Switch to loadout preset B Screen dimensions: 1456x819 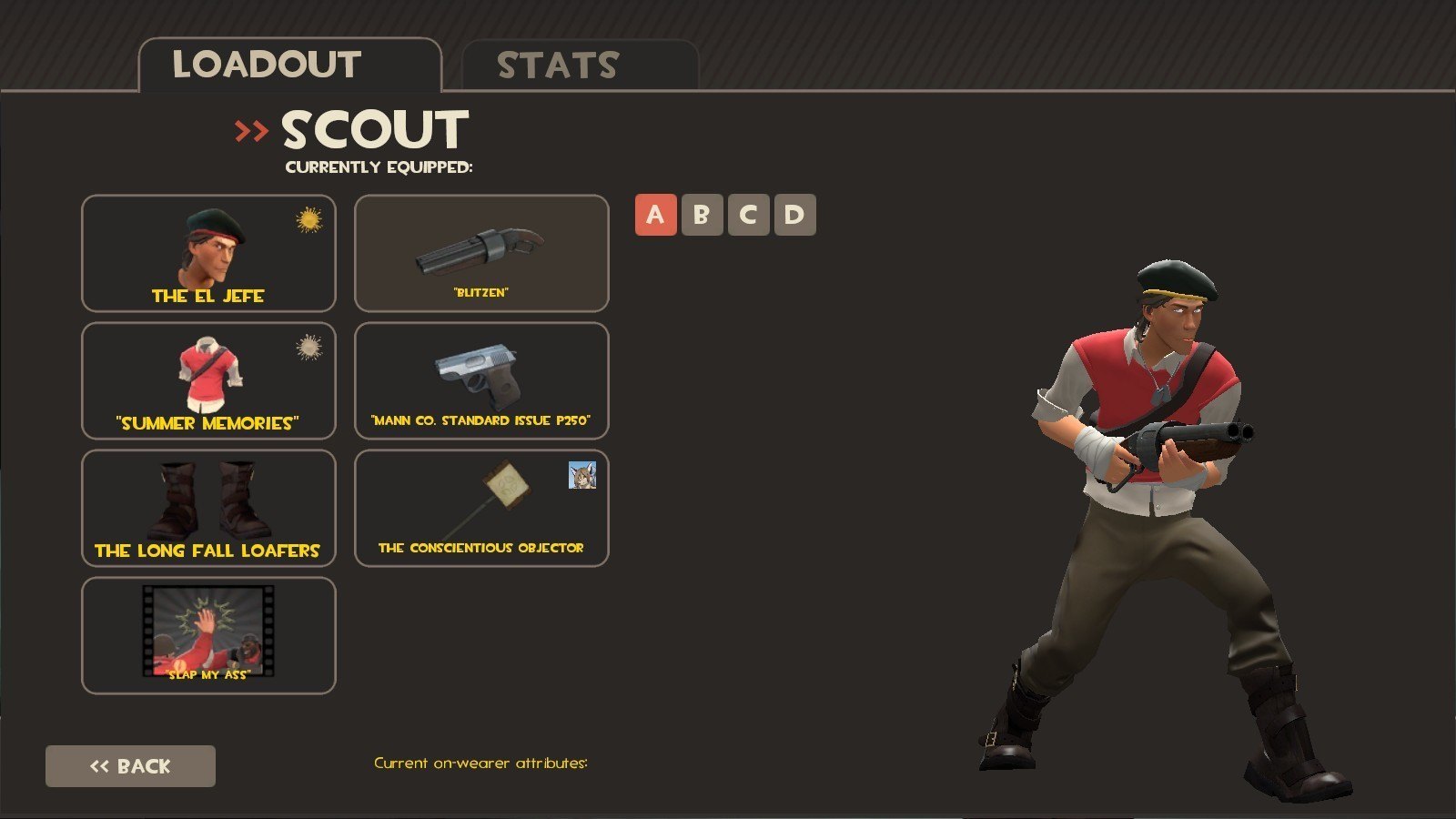tap(702, 215)
